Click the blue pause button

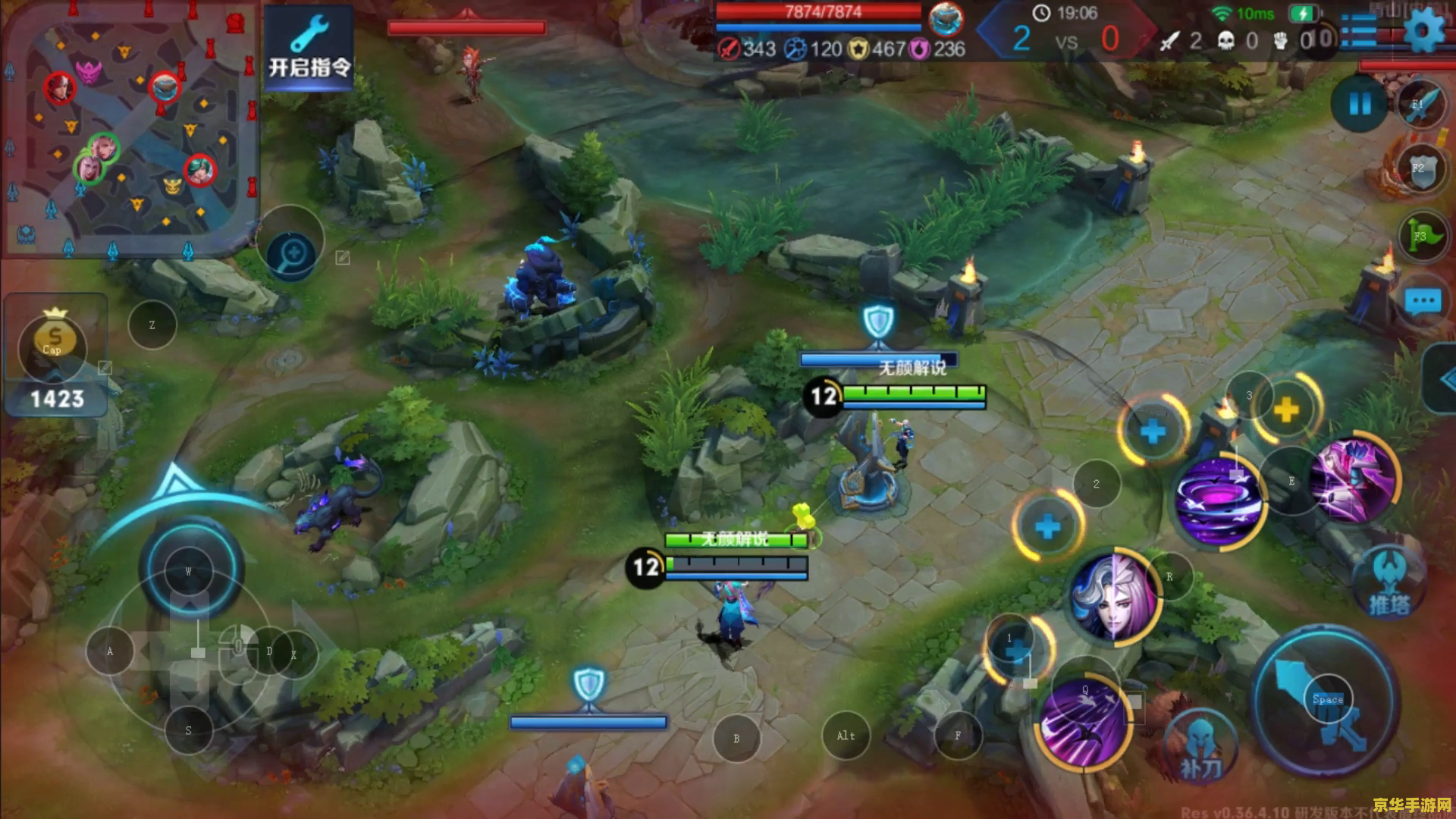(x=1360, y=104)
